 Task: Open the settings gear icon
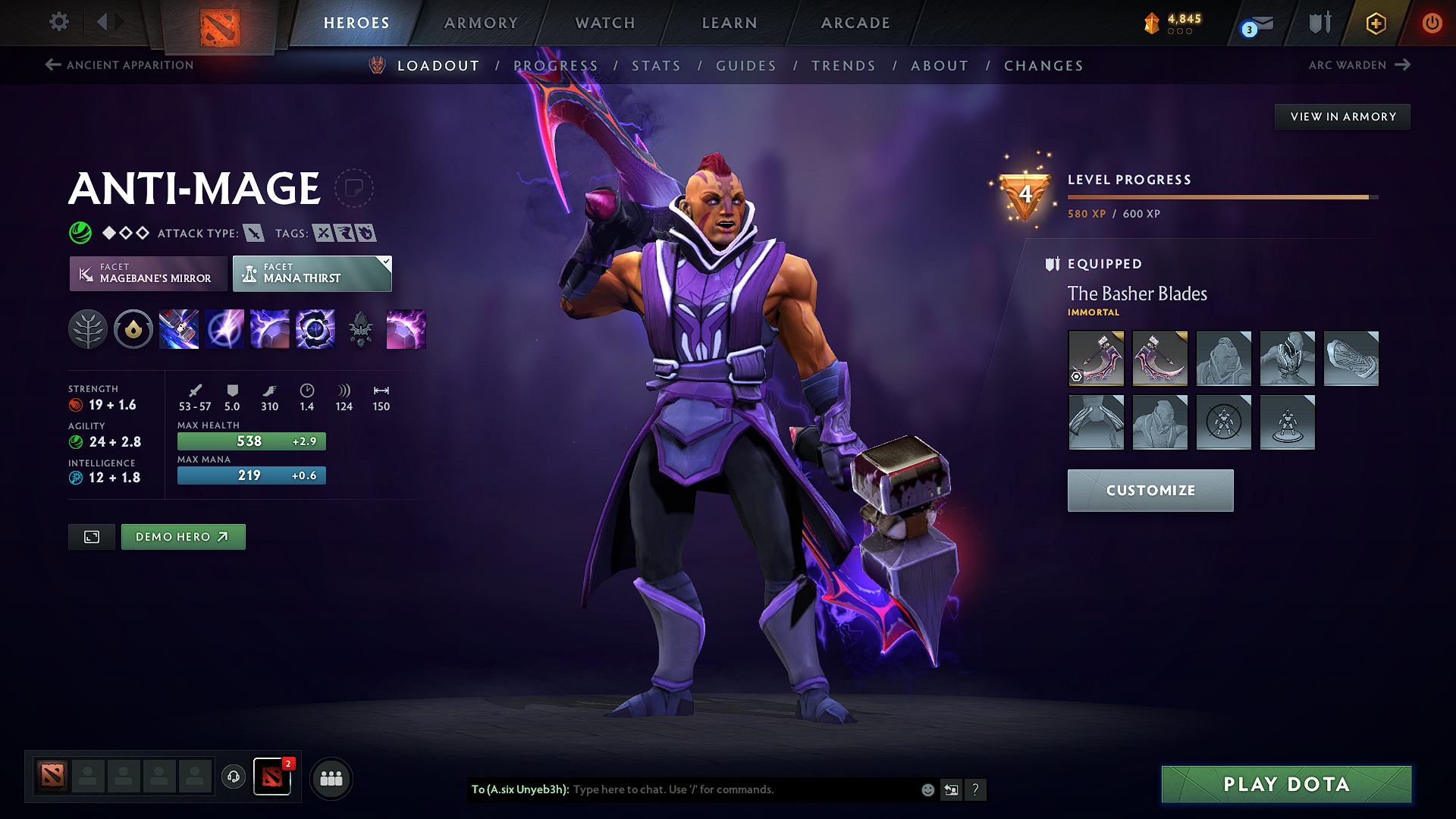(58, 22)
